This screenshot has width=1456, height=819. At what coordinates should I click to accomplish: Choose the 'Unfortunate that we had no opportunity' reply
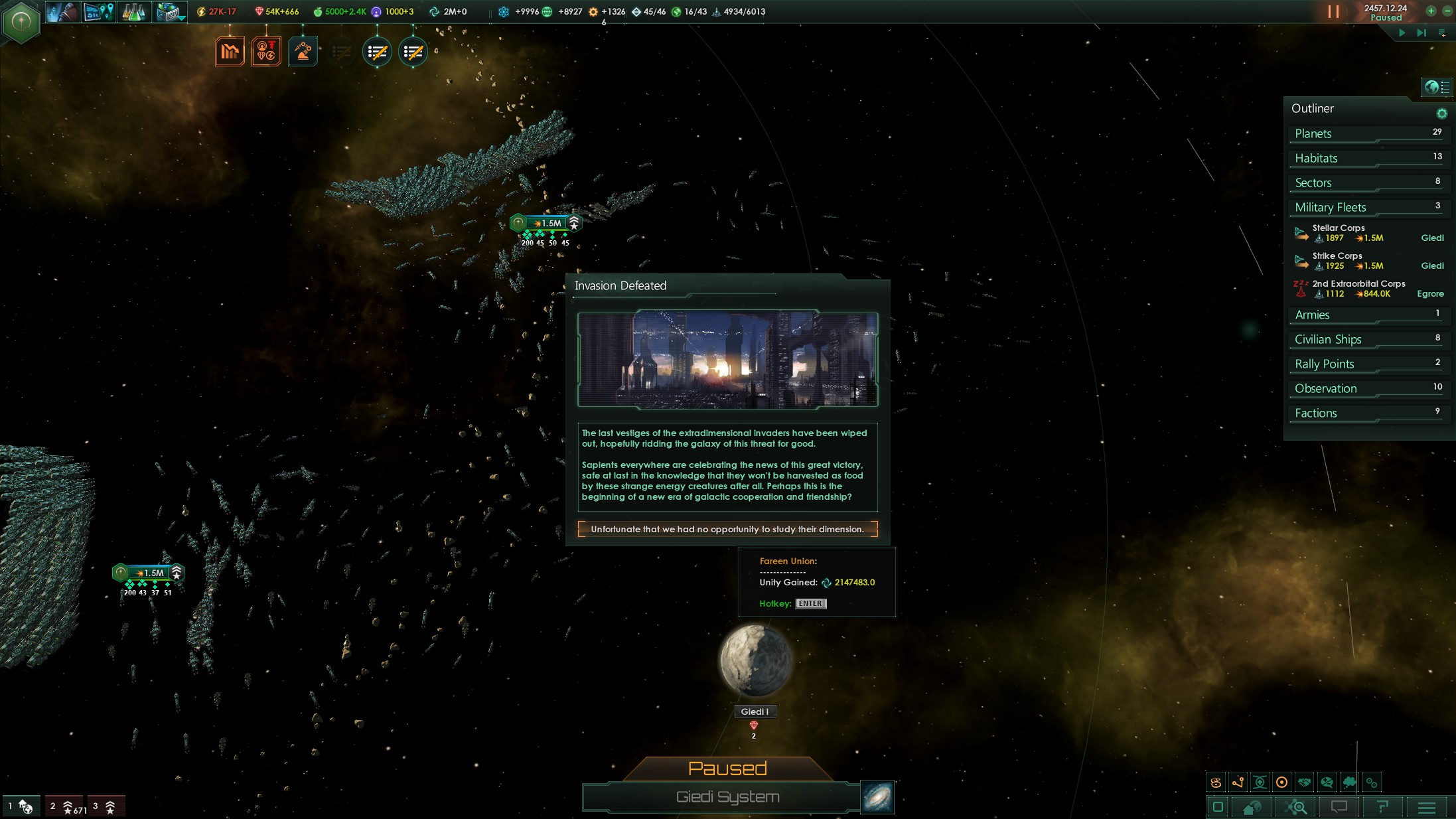pyautogui.click(x=727, y=529)
